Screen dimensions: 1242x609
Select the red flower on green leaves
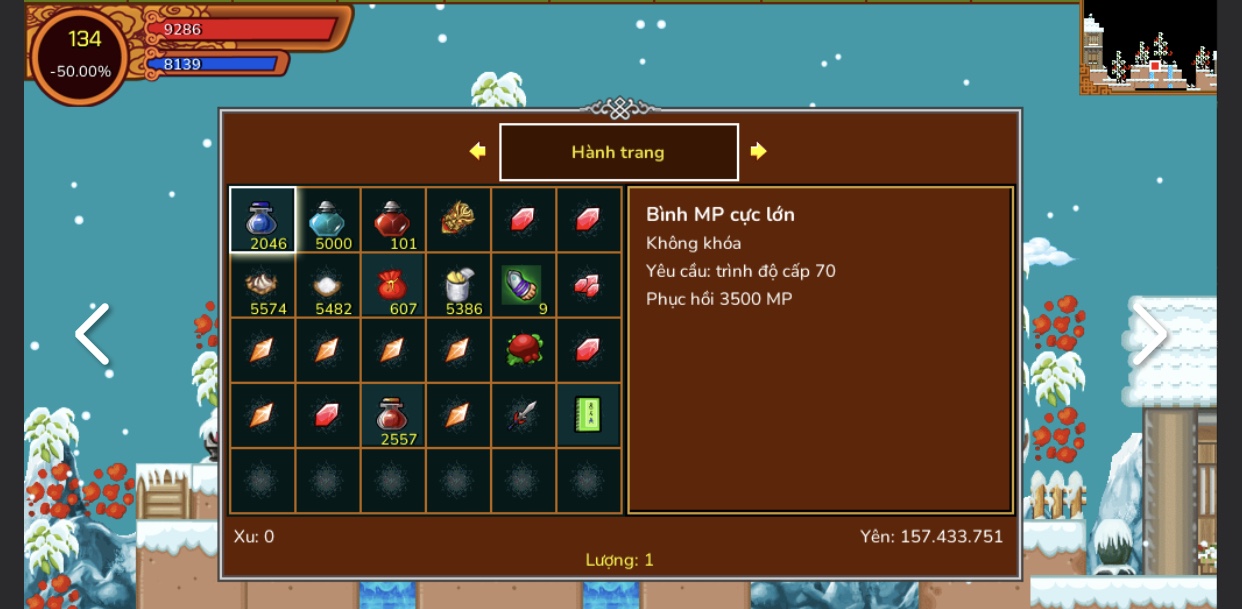click(523, 350)
